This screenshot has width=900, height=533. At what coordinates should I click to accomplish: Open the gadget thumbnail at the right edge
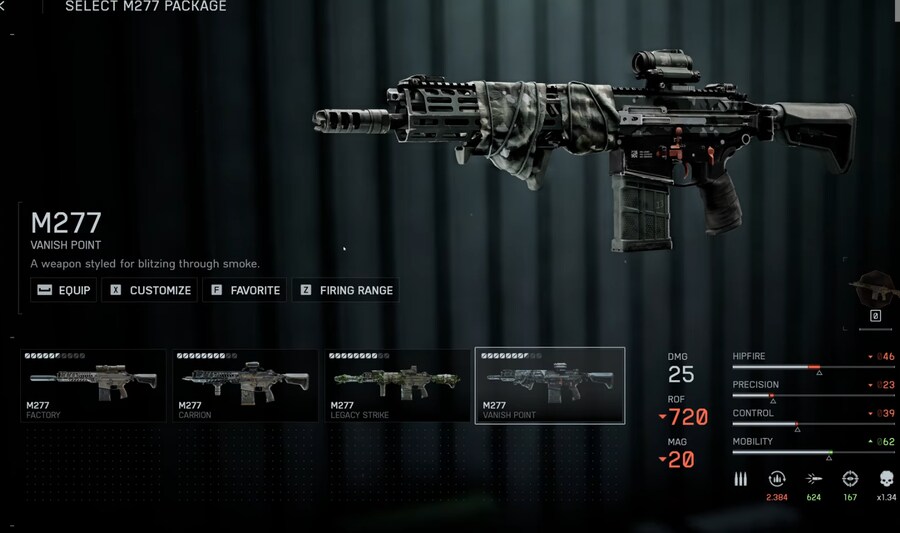click(876, 292)
